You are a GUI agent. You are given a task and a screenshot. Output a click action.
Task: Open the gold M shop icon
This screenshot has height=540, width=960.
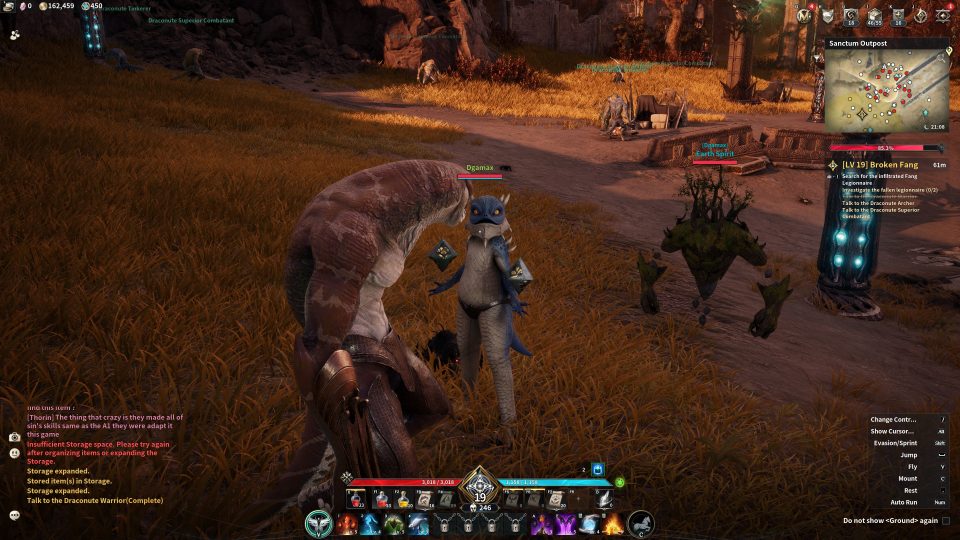click(x=807, y=14)
